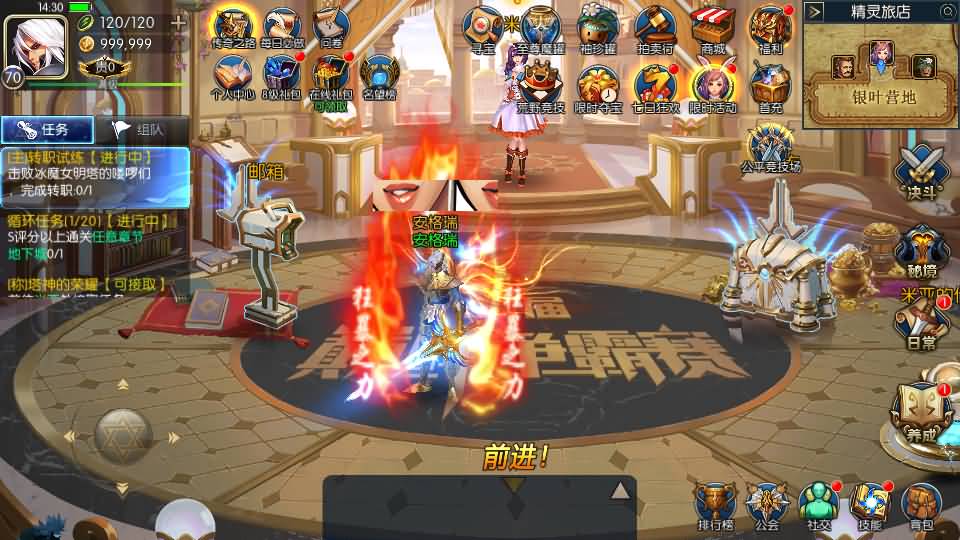Open the 个人中心 personal center

pos(232,77)
